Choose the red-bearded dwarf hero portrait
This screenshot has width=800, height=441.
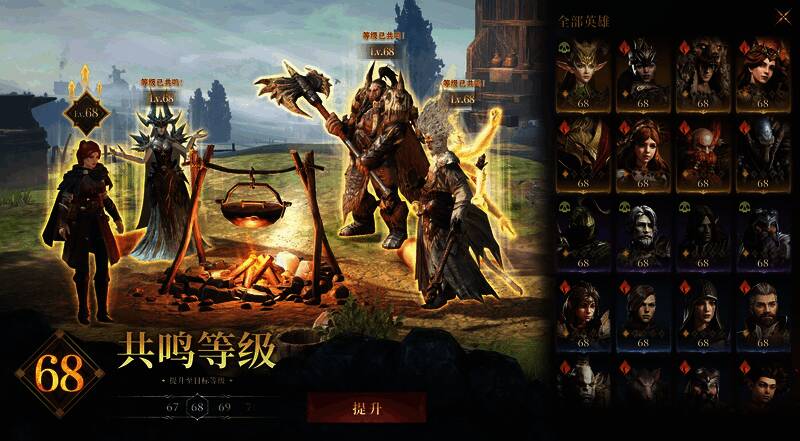tap(699, 151)
